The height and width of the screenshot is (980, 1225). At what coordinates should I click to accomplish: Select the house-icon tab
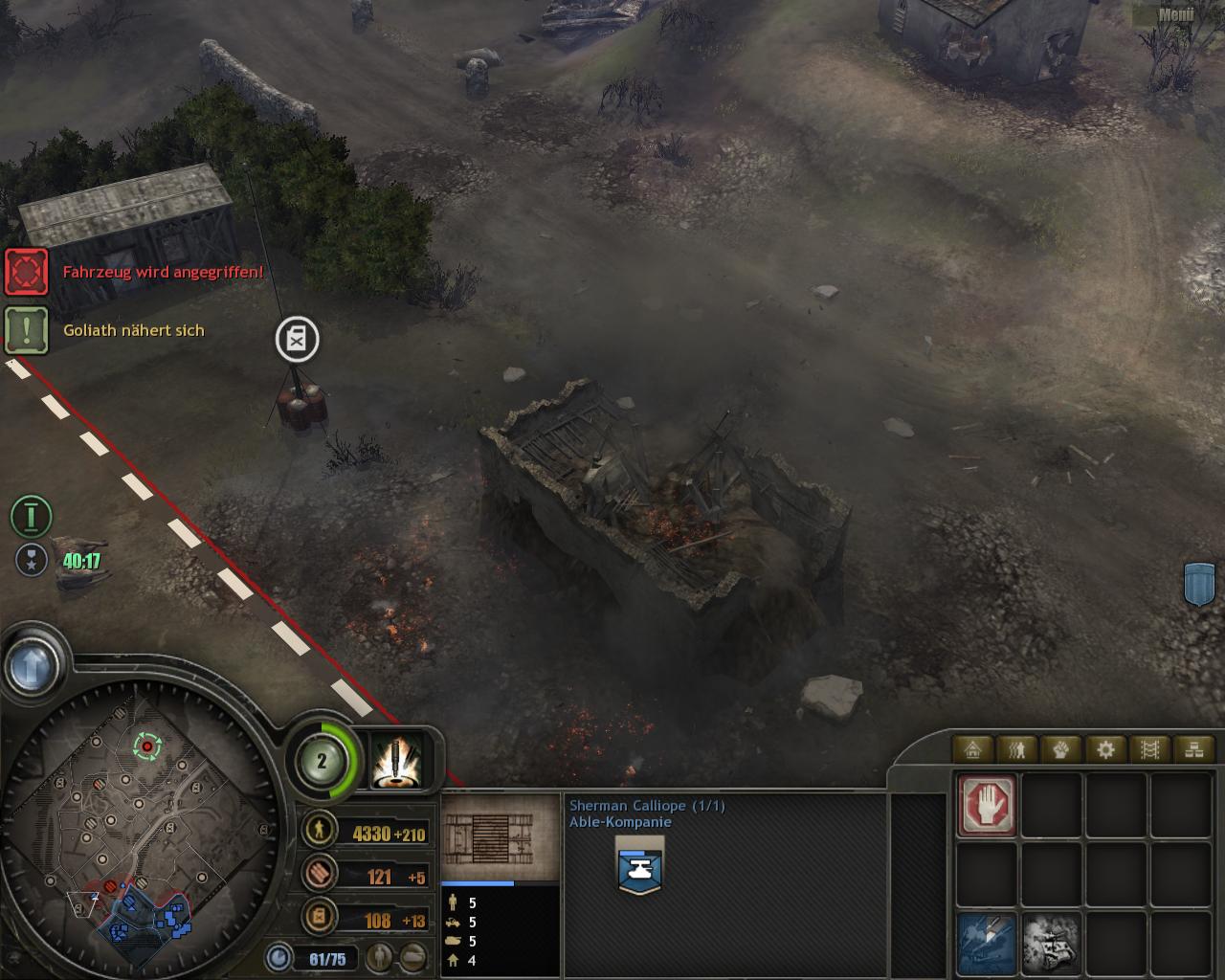(x=973, y=749)
